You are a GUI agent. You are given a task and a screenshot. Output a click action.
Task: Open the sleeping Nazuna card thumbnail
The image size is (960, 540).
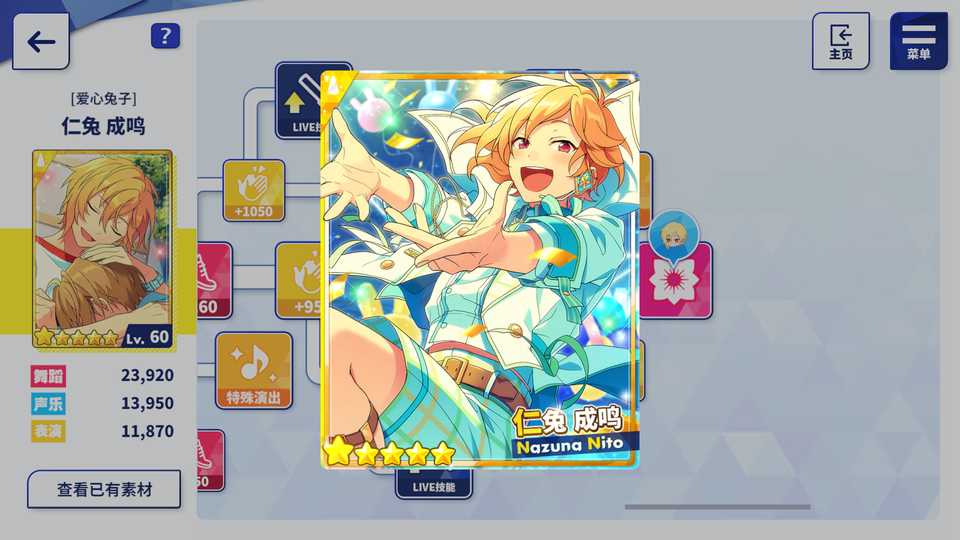pyautogui.click(x=102, y=250)
